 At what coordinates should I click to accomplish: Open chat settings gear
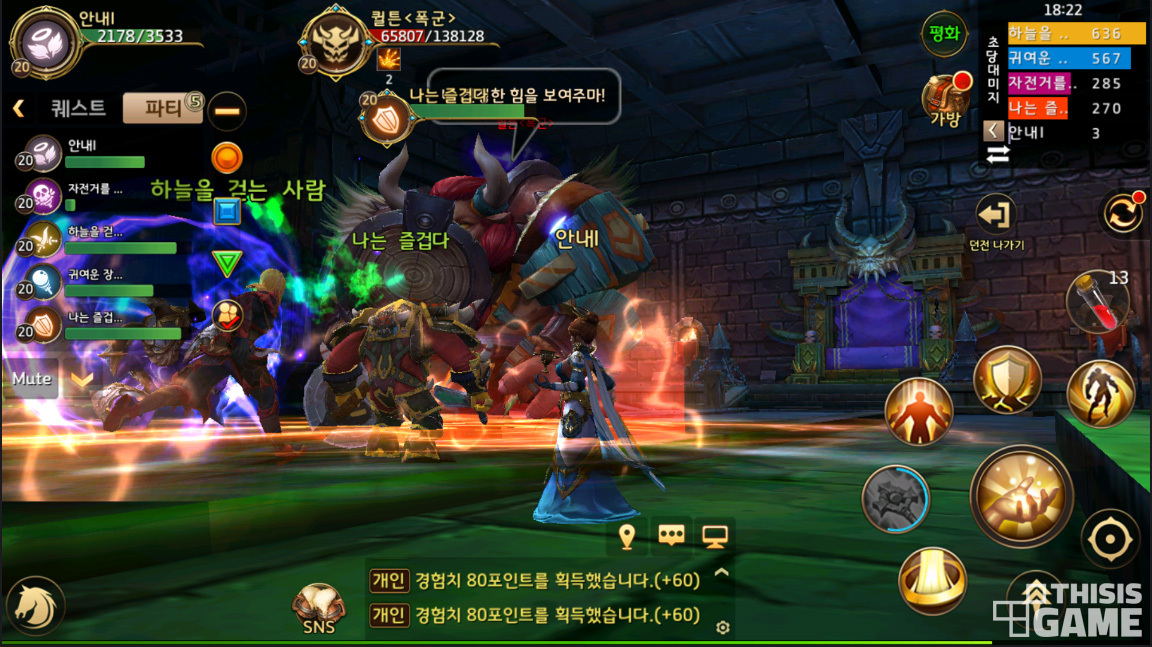[x=723, y=627]
